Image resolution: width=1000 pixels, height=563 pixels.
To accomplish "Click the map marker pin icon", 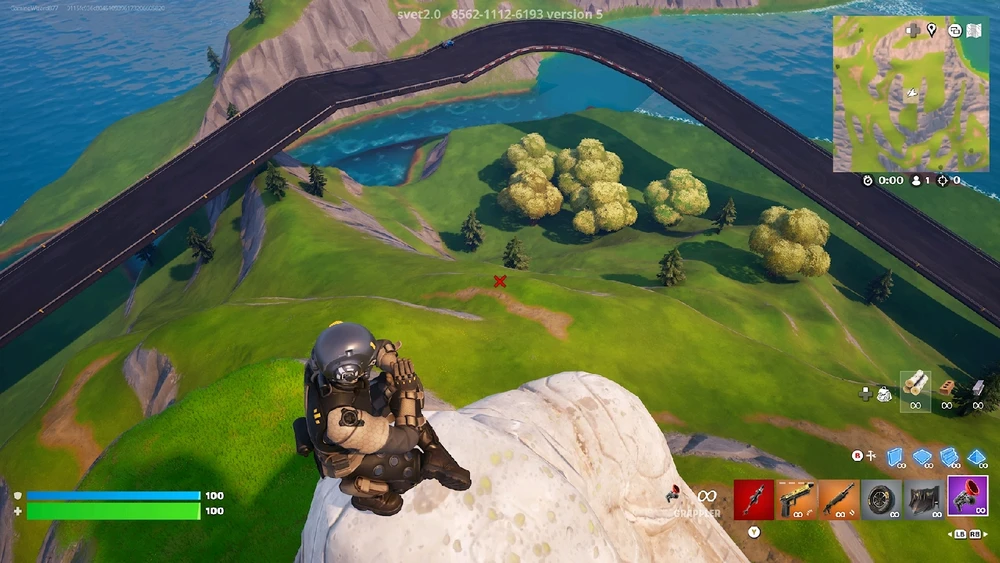I will (931, 30).
